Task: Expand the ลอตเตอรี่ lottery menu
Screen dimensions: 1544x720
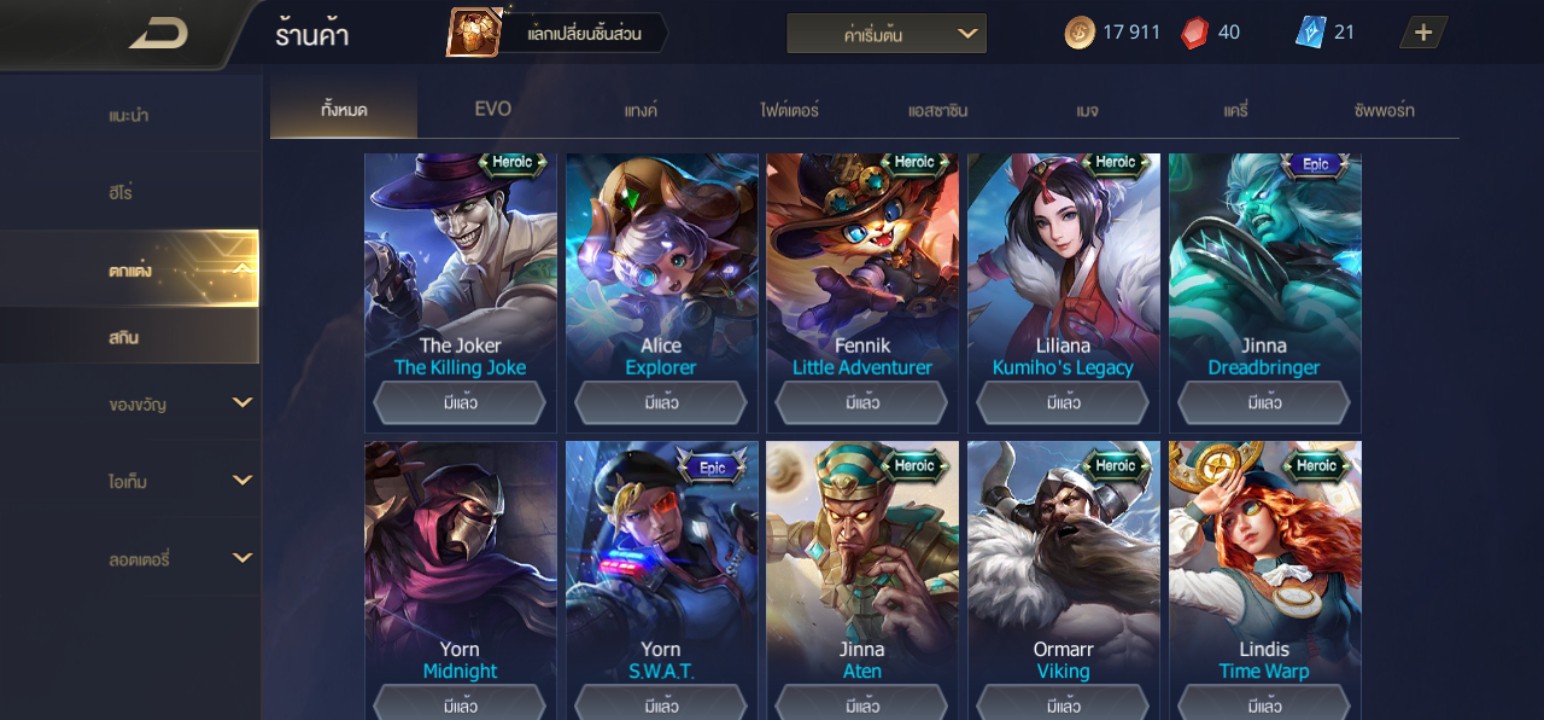Action: coord(180,559)
